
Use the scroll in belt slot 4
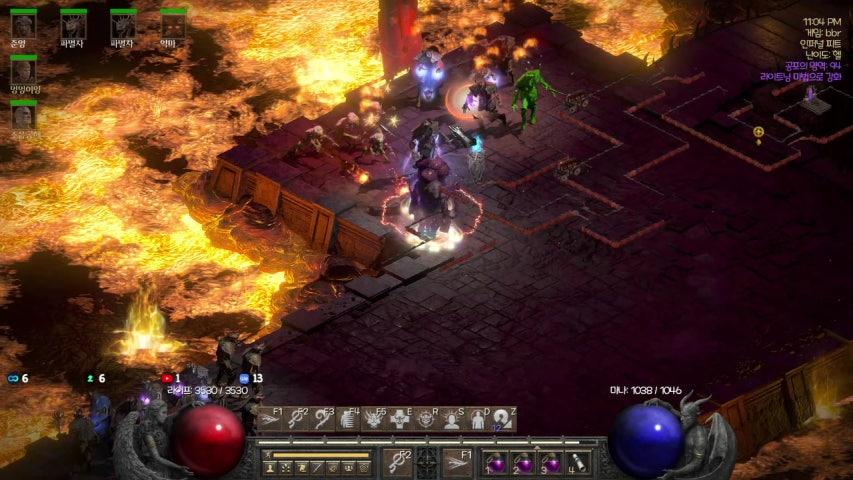coord(577,463)
